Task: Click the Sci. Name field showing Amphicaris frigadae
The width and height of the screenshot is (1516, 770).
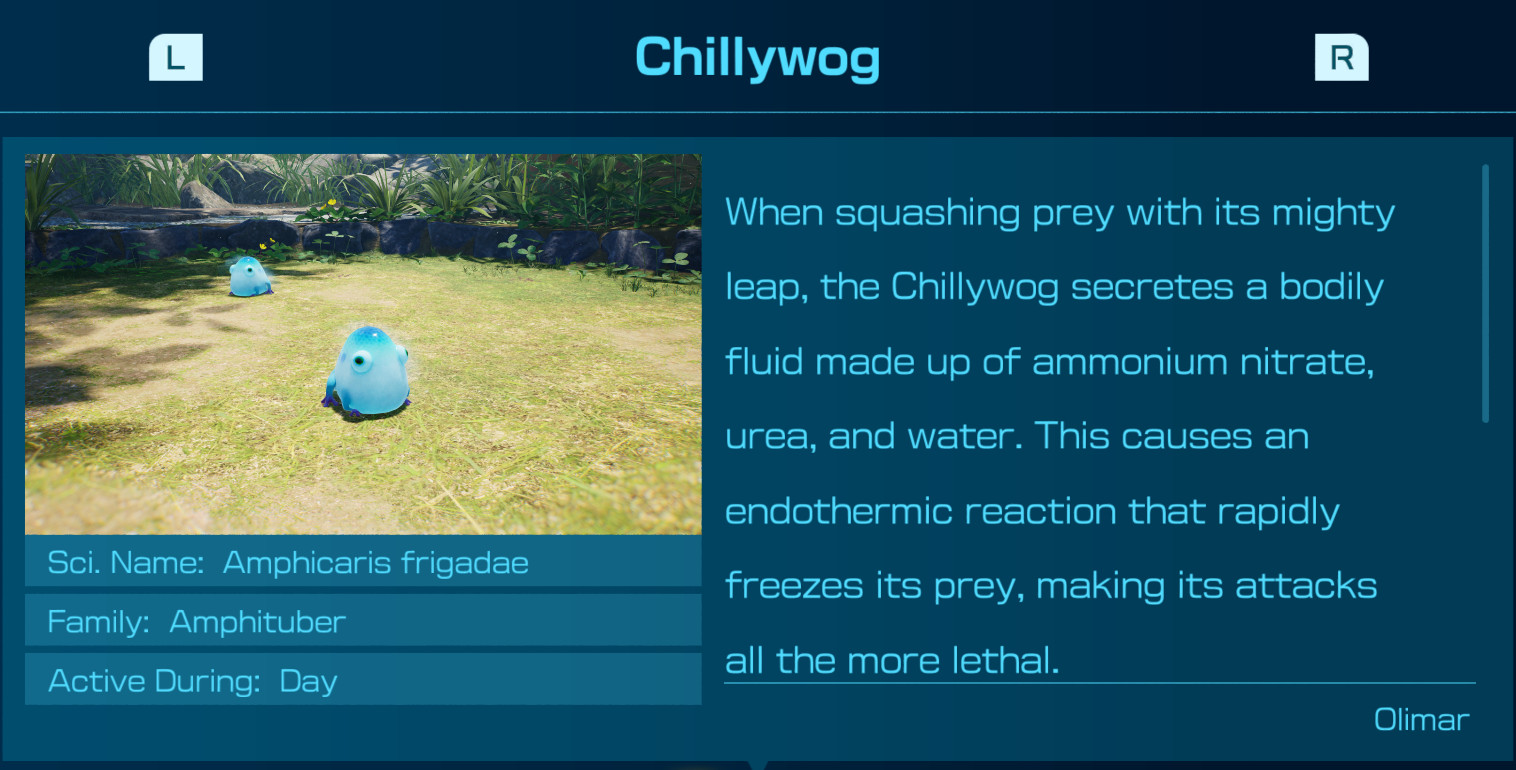Action: [362, 562]
